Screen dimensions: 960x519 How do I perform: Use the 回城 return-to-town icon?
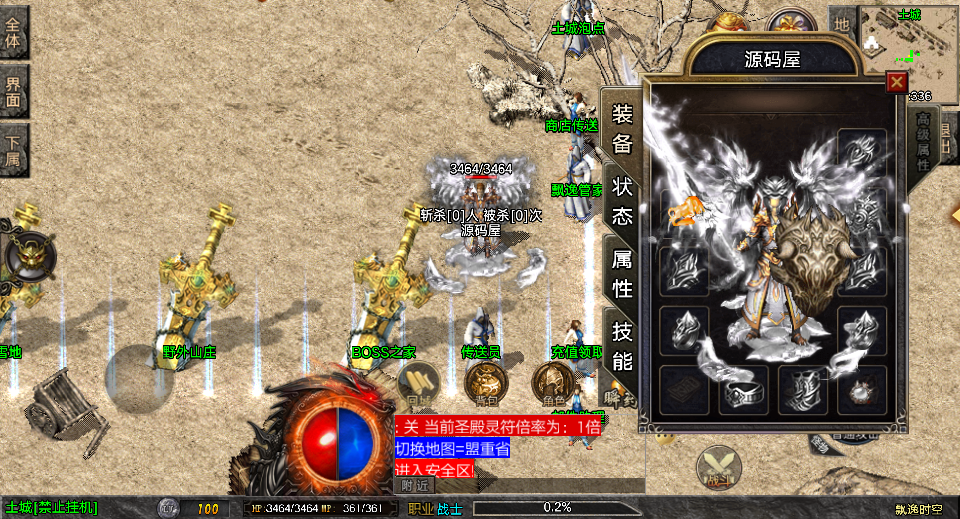418,383
